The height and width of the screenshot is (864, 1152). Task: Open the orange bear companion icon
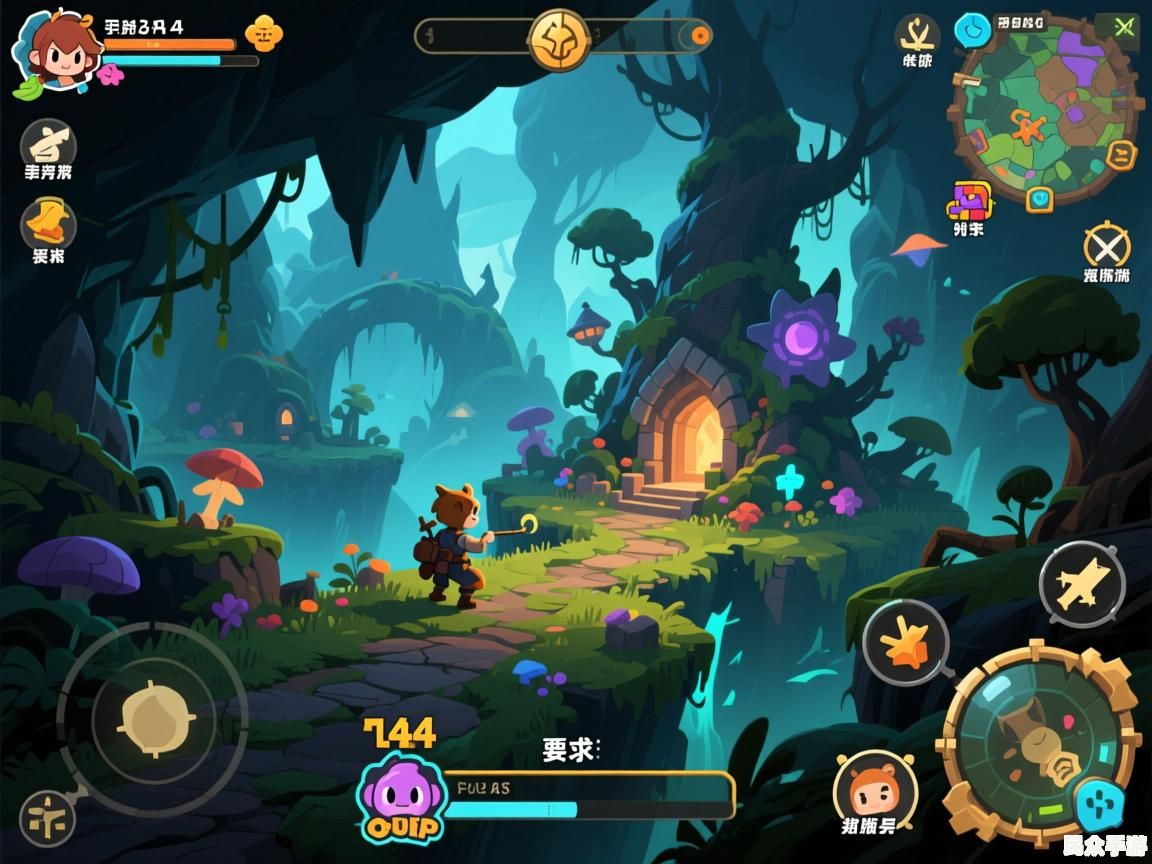[875, 790]
